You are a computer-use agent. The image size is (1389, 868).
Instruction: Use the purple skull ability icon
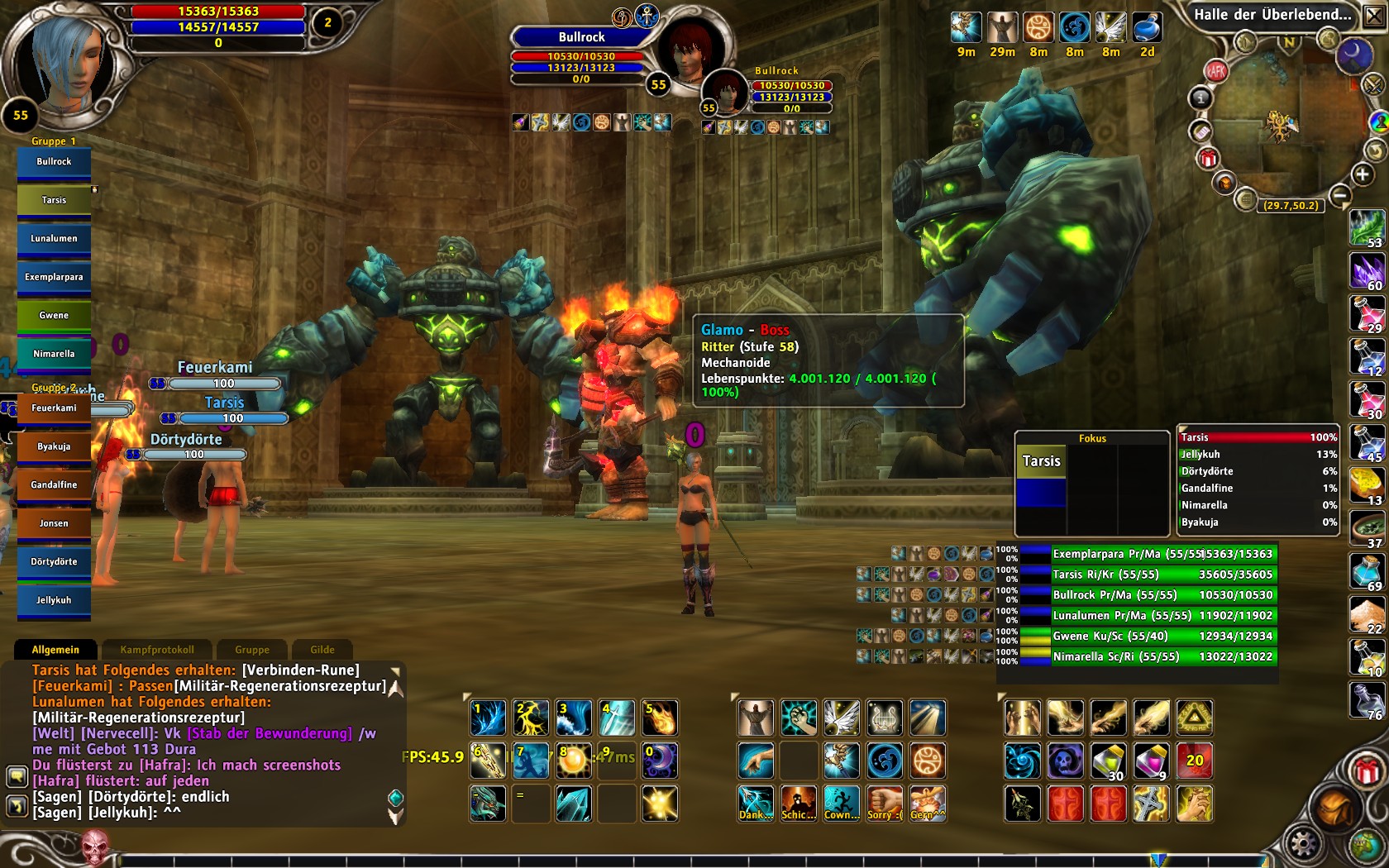click(x=1066, y=761)
